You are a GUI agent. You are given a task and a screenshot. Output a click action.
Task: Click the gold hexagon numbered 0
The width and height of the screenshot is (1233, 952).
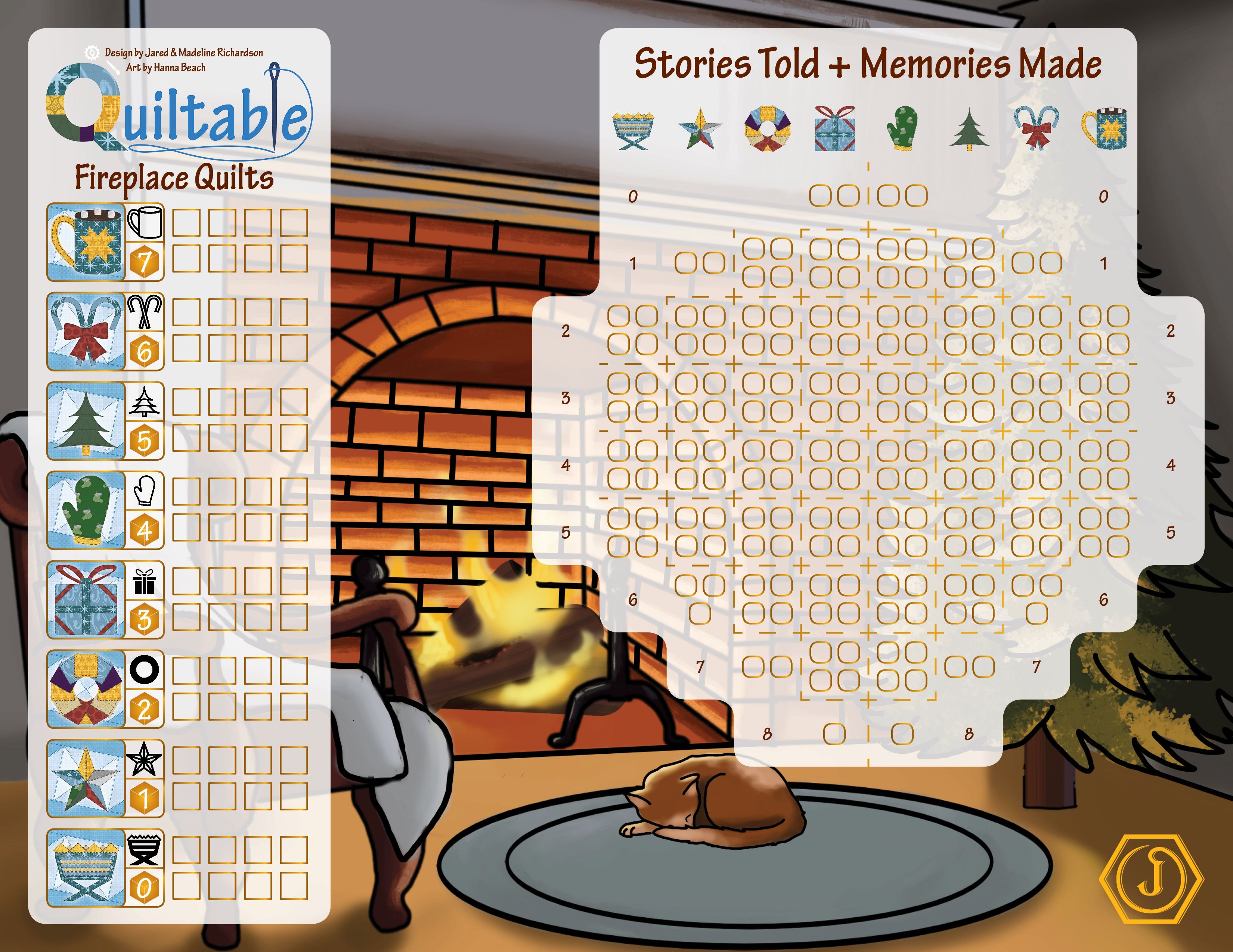[x=145, y=888]
